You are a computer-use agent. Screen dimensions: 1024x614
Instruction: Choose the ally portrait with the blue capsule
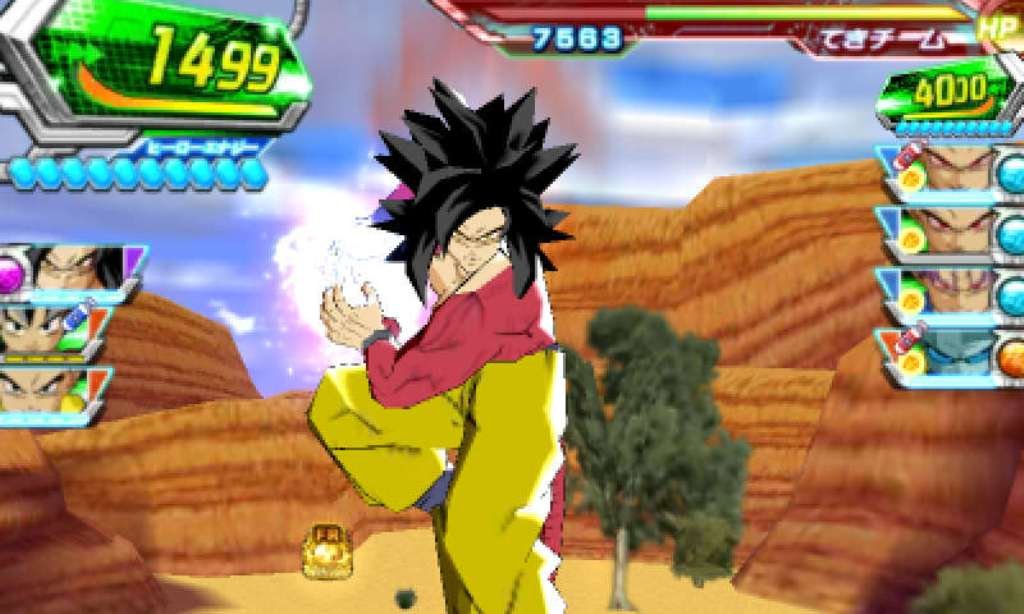point(50,331)
